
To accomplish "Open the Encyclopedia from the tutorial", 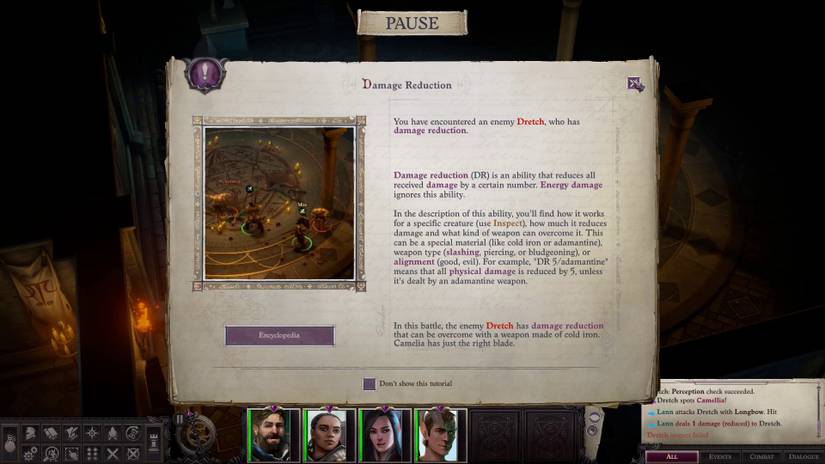I will coord(279,335).
